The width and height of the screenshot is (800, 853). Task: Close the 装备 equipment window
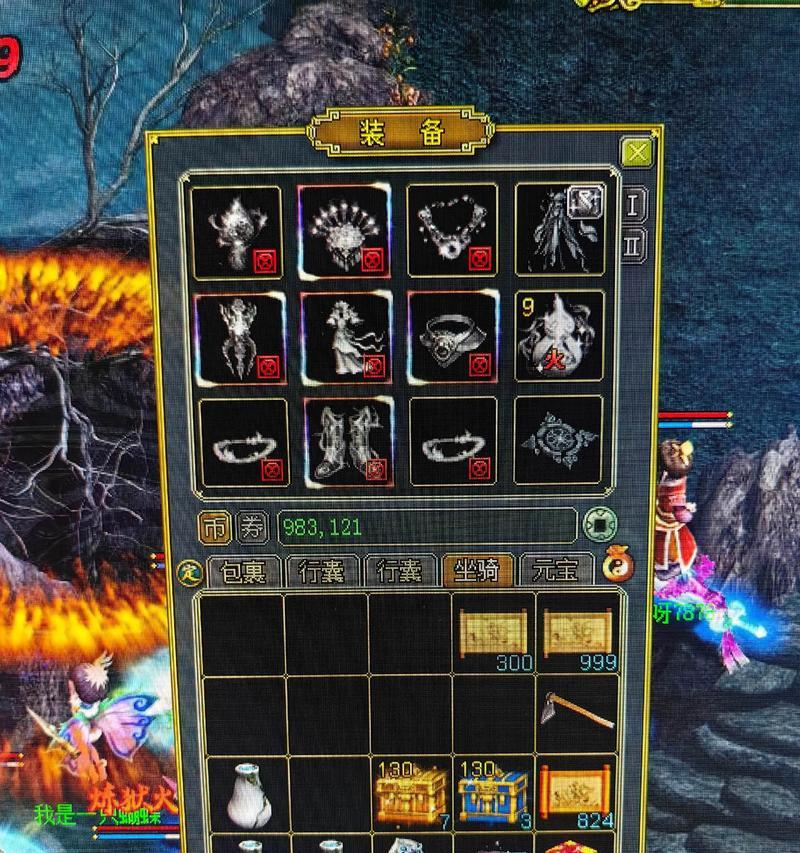[635, 152]
